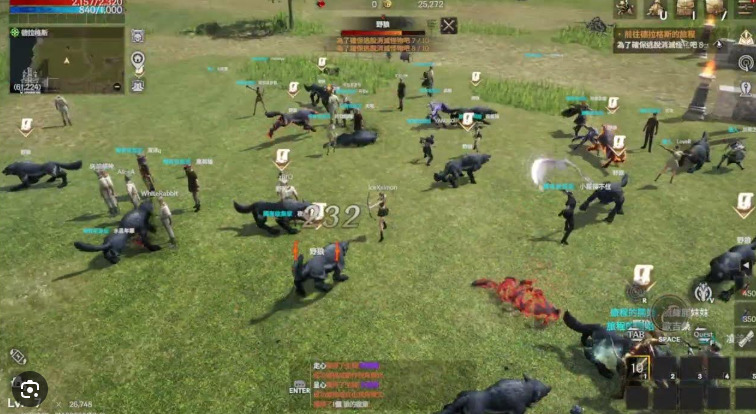This screenshot has height=414, width=756.
Task: Click the Quest button near the hotbar
Action: coord(703,334)
